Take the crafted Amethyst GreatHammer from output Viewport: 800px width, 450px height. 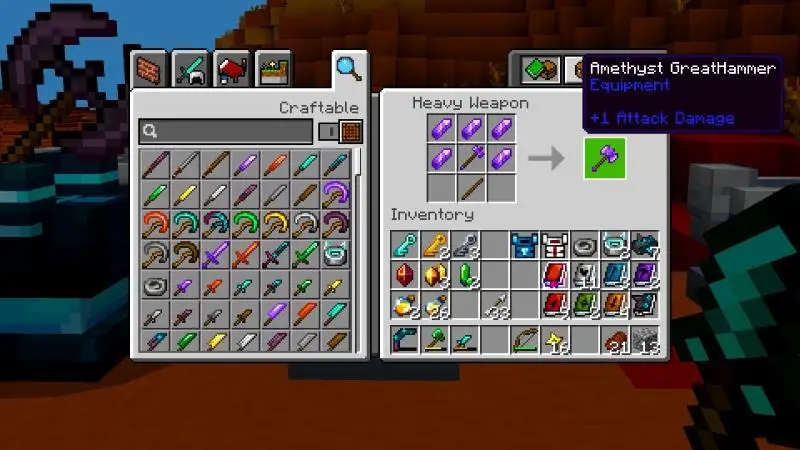[605, 158]
